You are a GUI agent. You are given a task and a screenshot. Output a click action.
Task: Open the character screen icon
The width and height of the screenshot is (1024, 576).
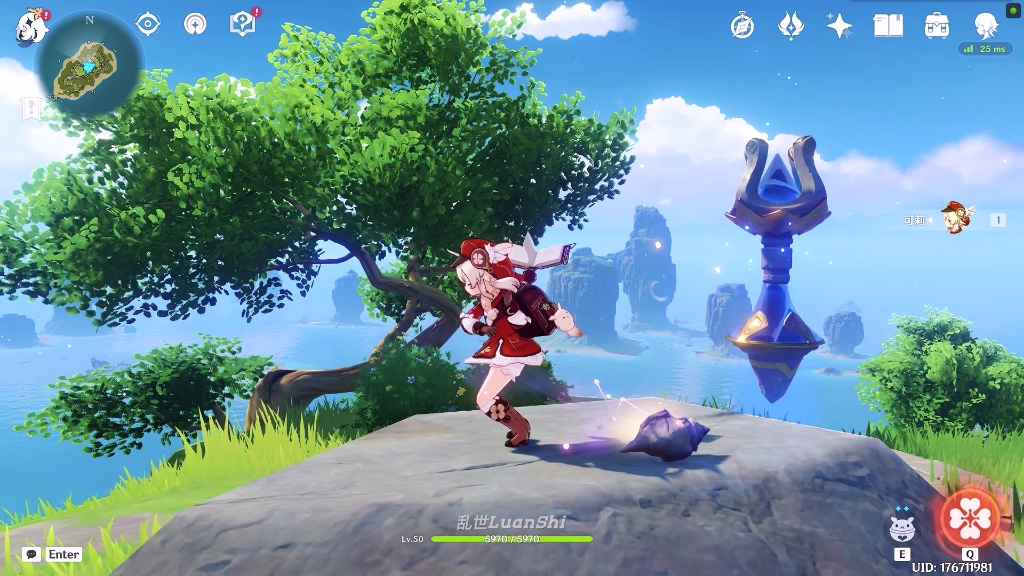coord(986,26)
